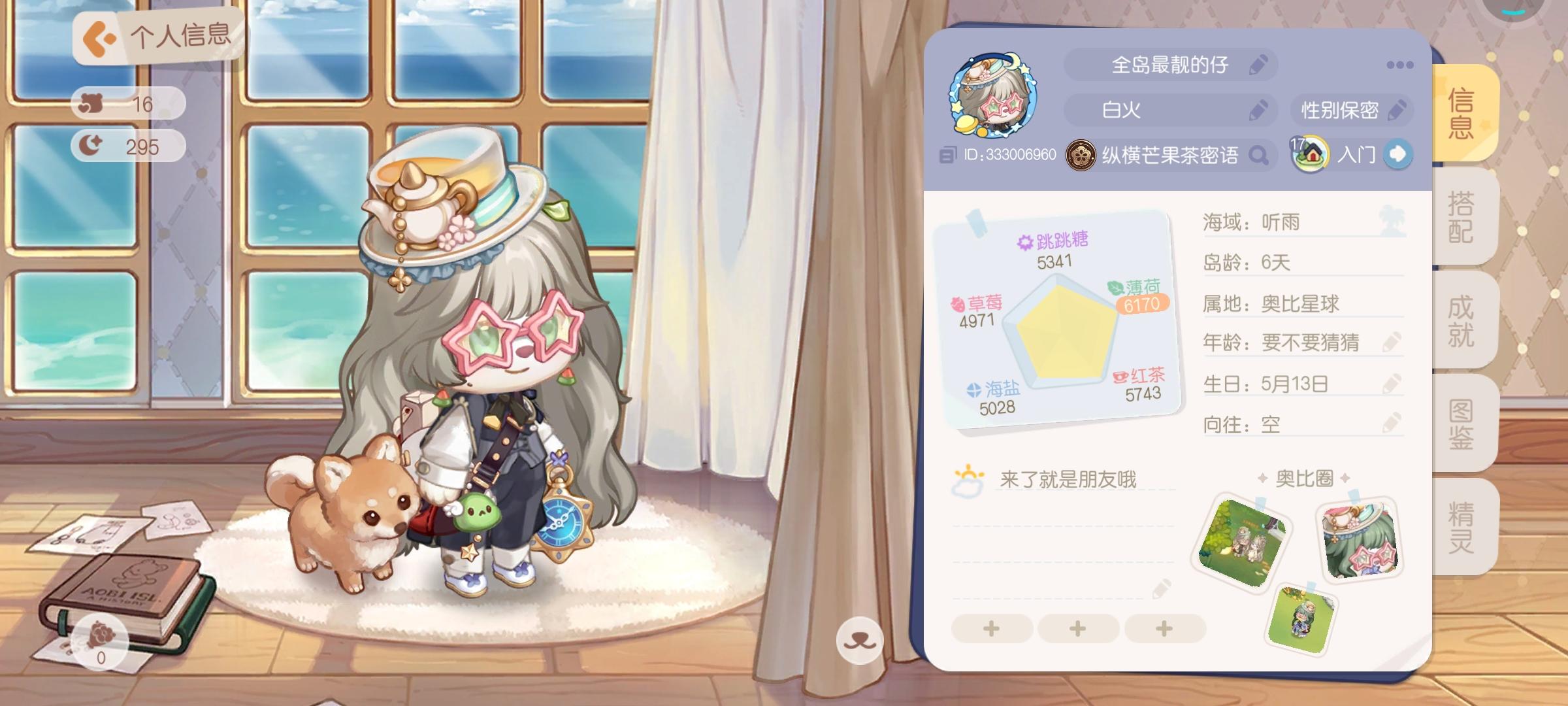Click the pencil beside 向往: 空
This screenshot has height=706, width=1568.
pos(1394,422)
